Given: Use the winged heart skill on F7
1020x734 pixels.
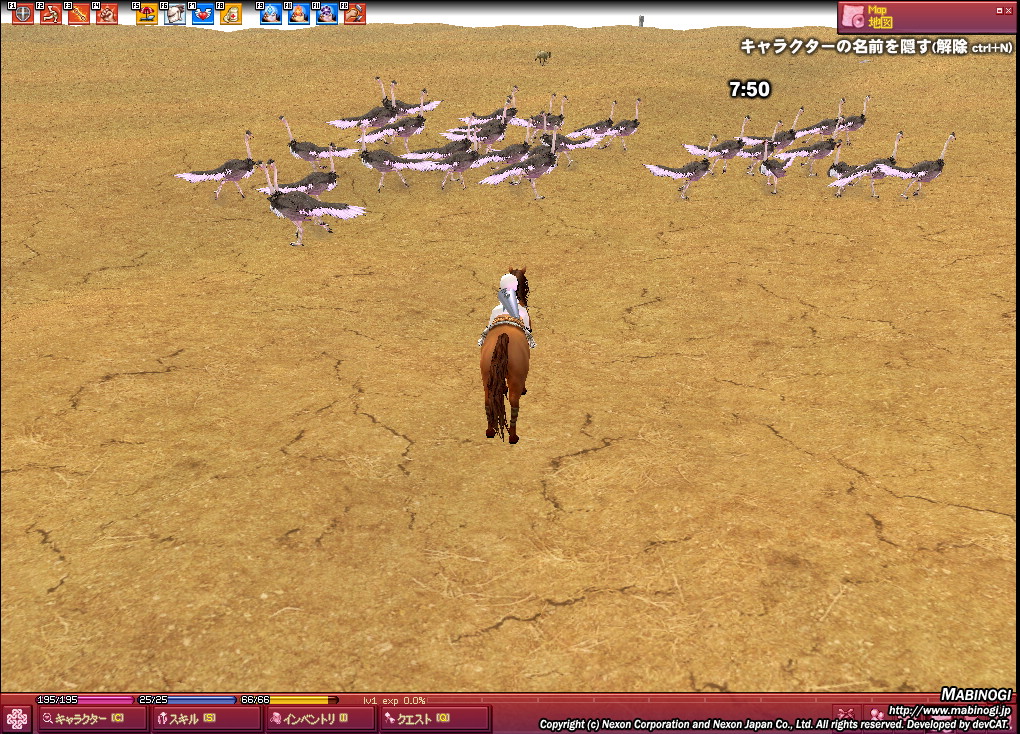Looking at the screenshot, I should [203, 14].
